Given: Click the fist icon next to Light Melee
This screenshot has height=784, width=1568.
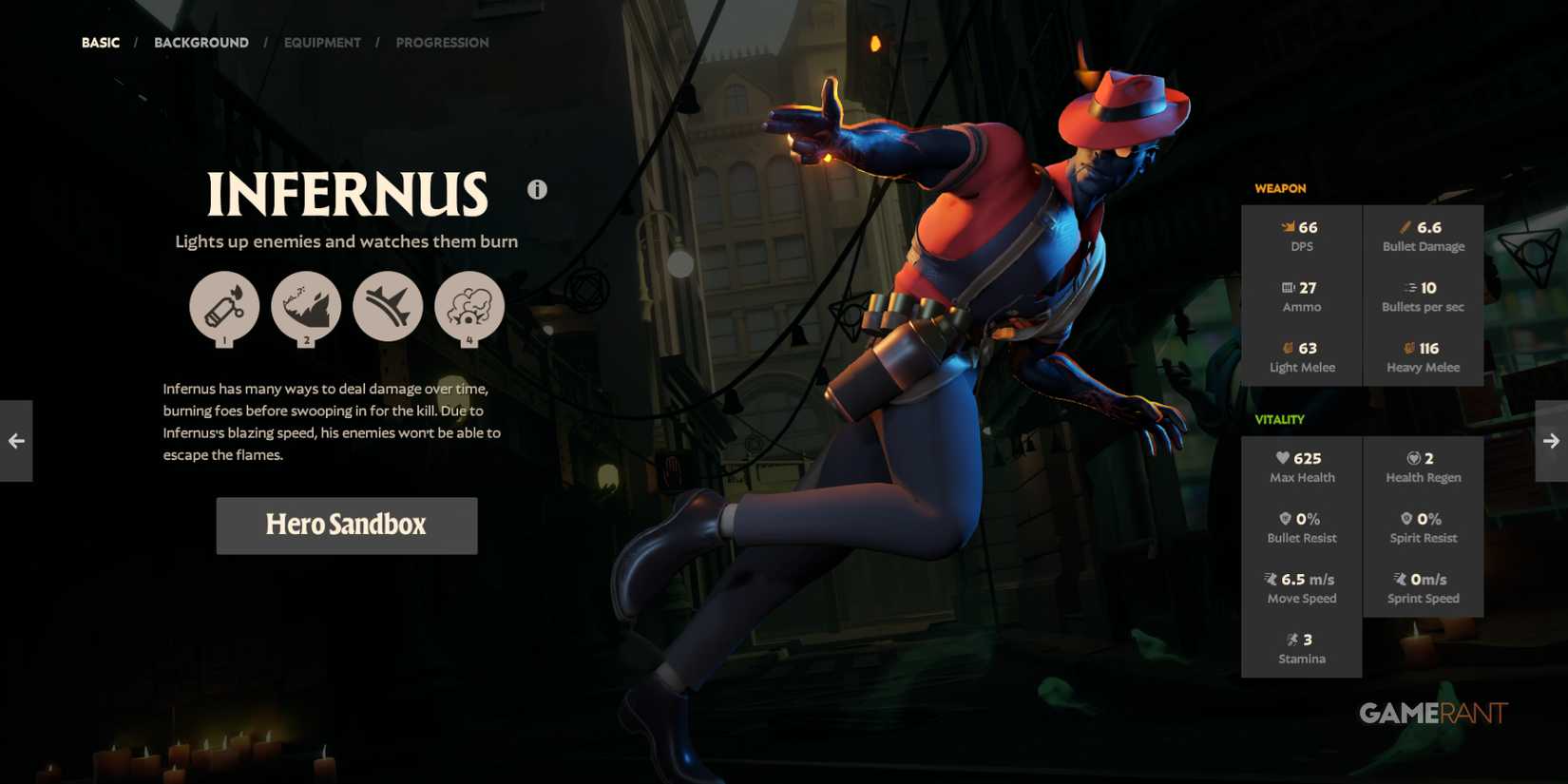Looking at the screenshot, I should coord(1289,348).
